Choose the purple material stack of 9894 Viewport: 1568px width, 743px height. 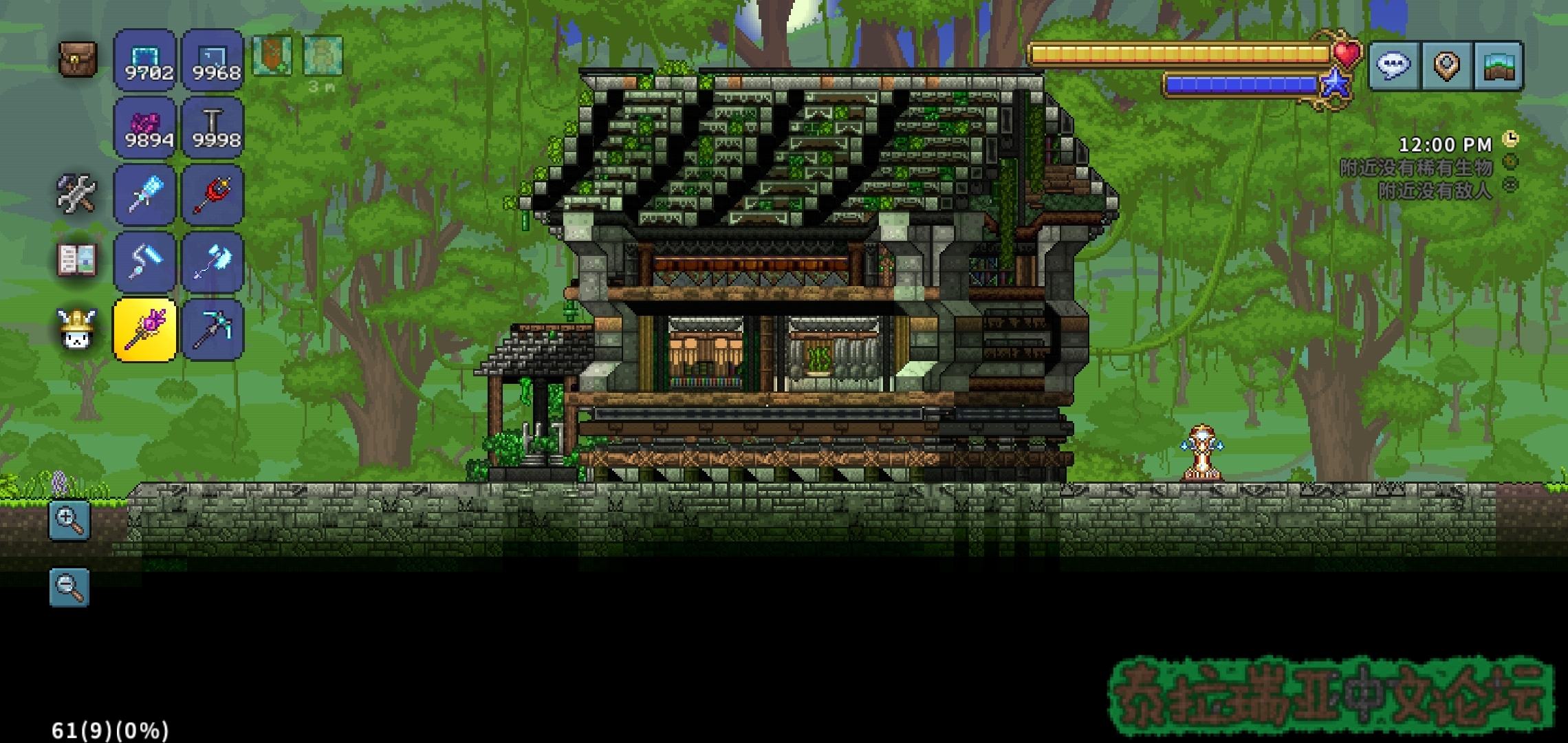145,127
